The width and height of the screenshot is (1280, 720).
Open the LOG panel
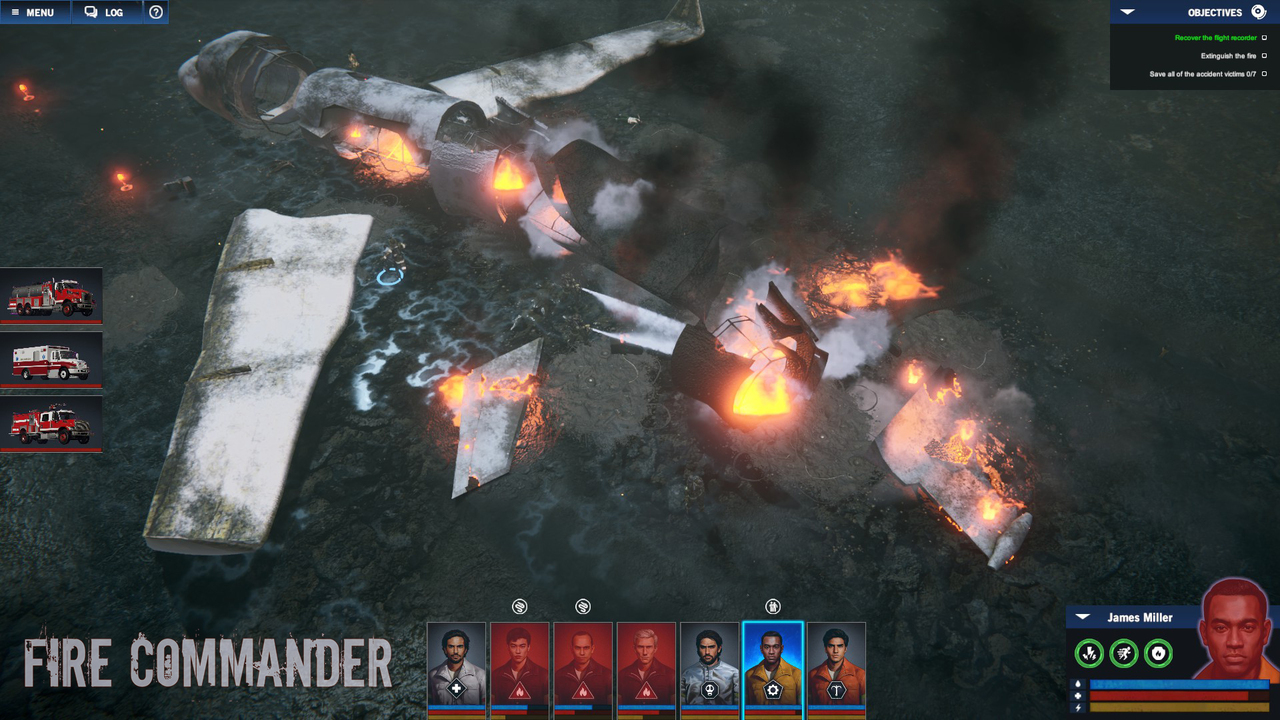(x=104, y=12)
